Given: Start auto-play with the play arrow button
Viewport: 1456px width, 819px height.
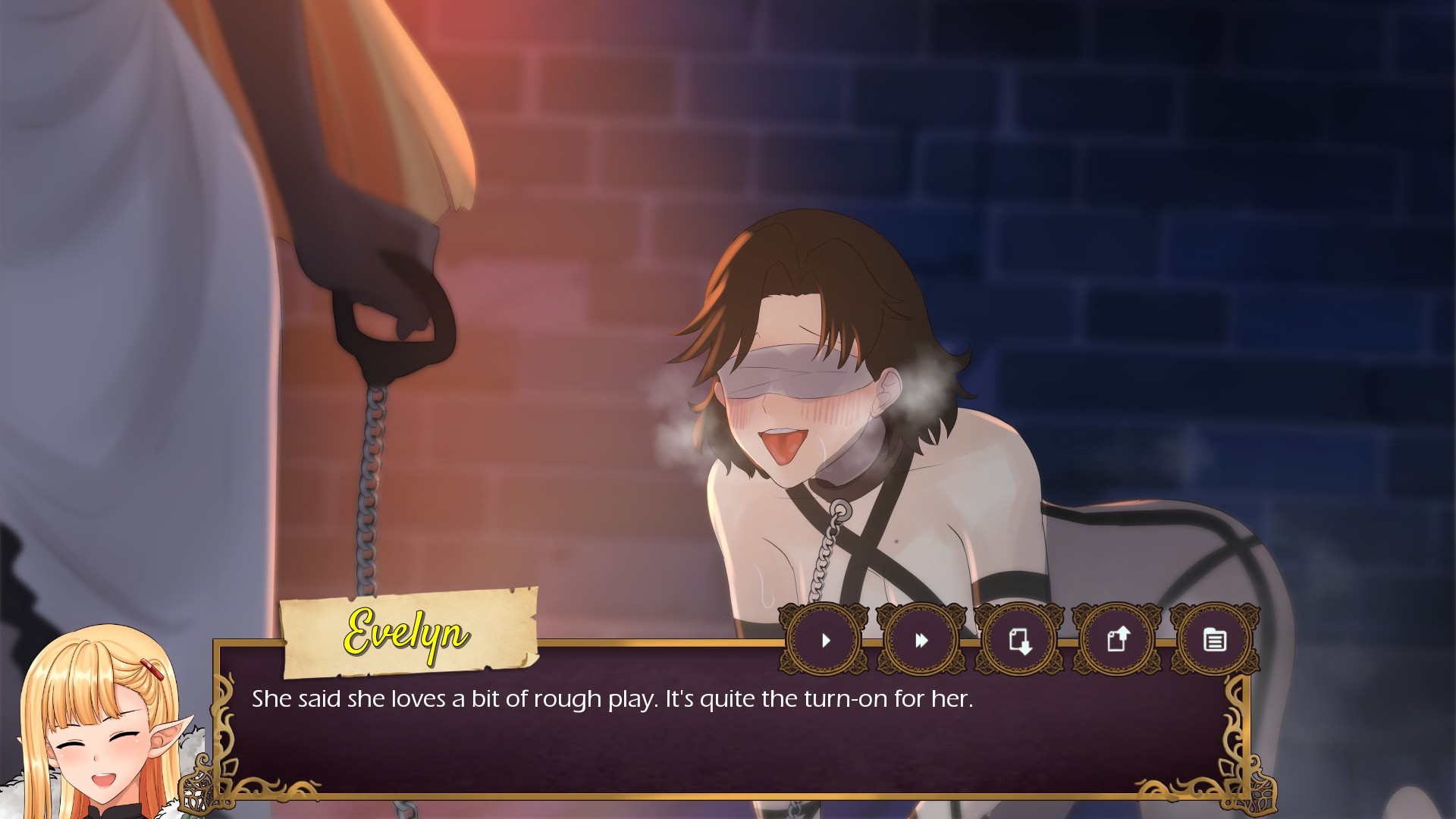Looking at the screenshot, I should coord(825,641).
